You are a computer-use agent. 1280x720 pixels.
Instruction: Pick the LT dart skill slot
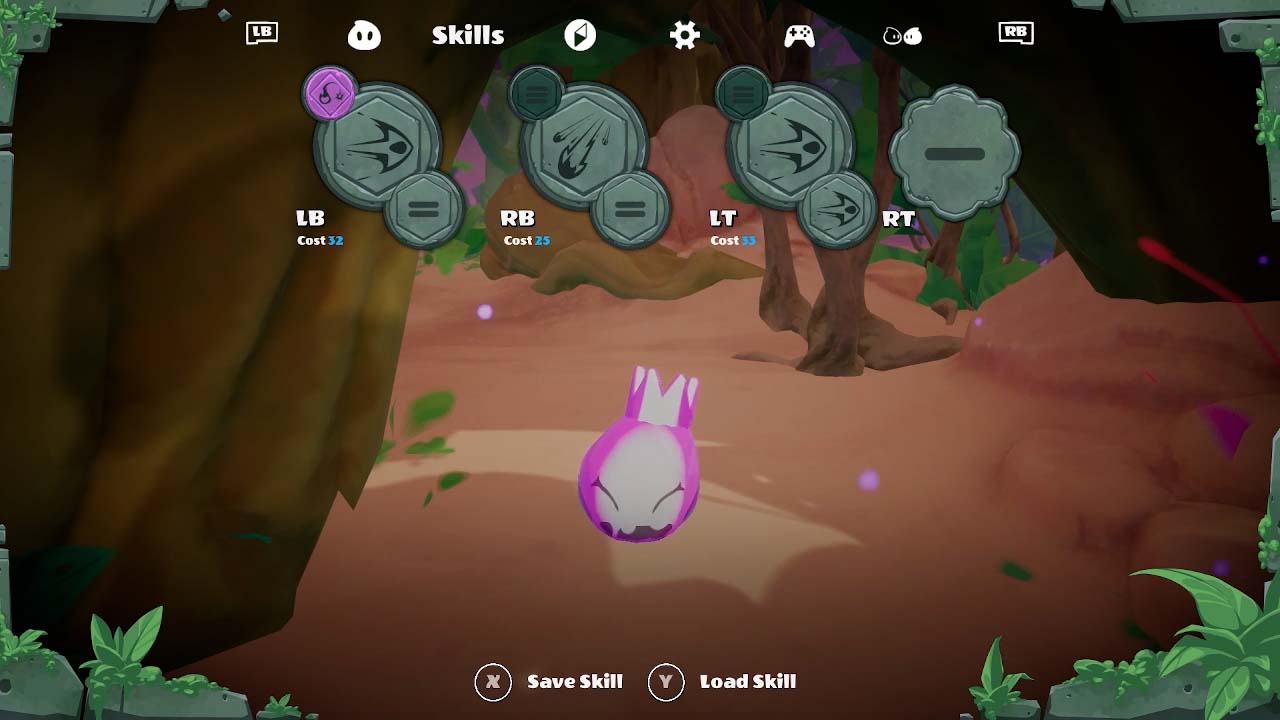click(x=791, y=146)
